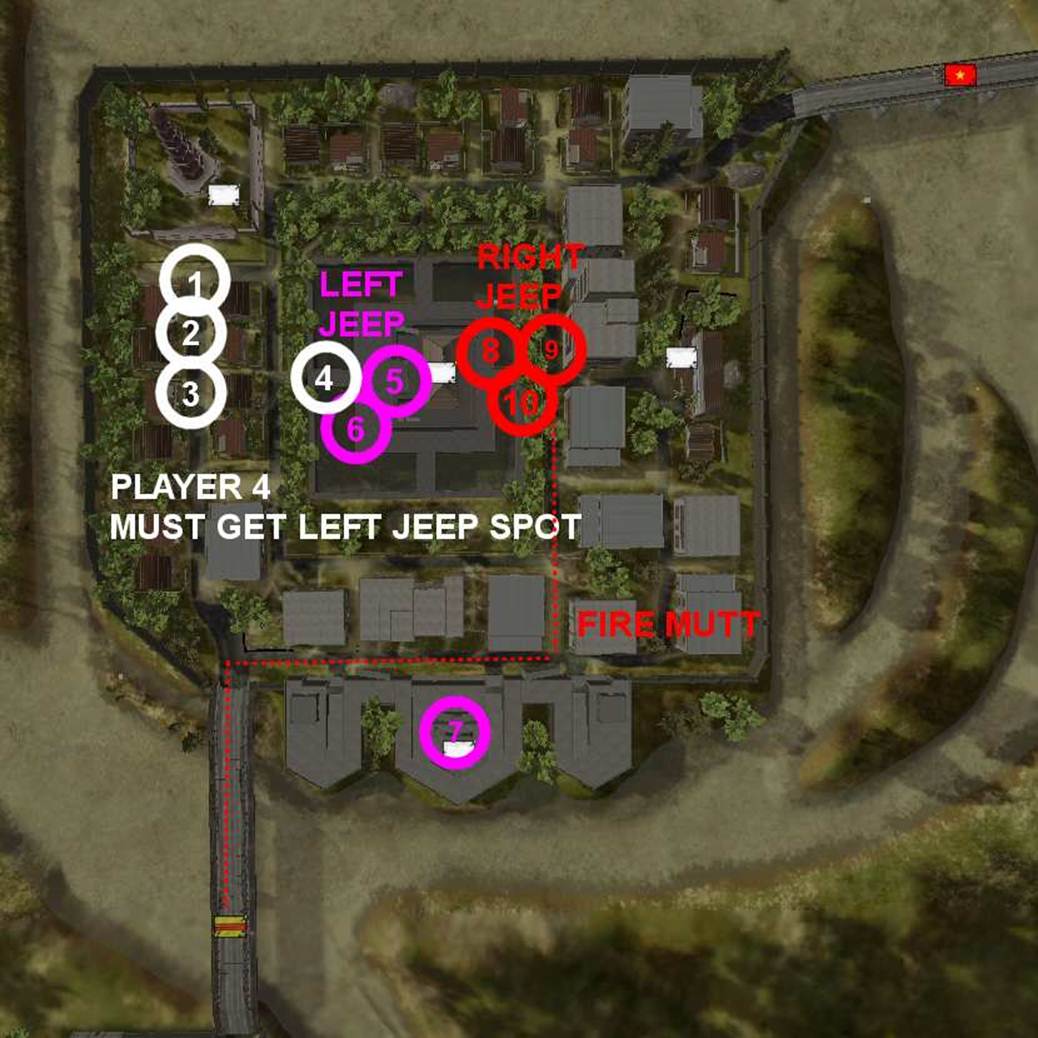1038x1038 pixels.
Task: Choose white circle marker 4
Action: pos(325,379)
